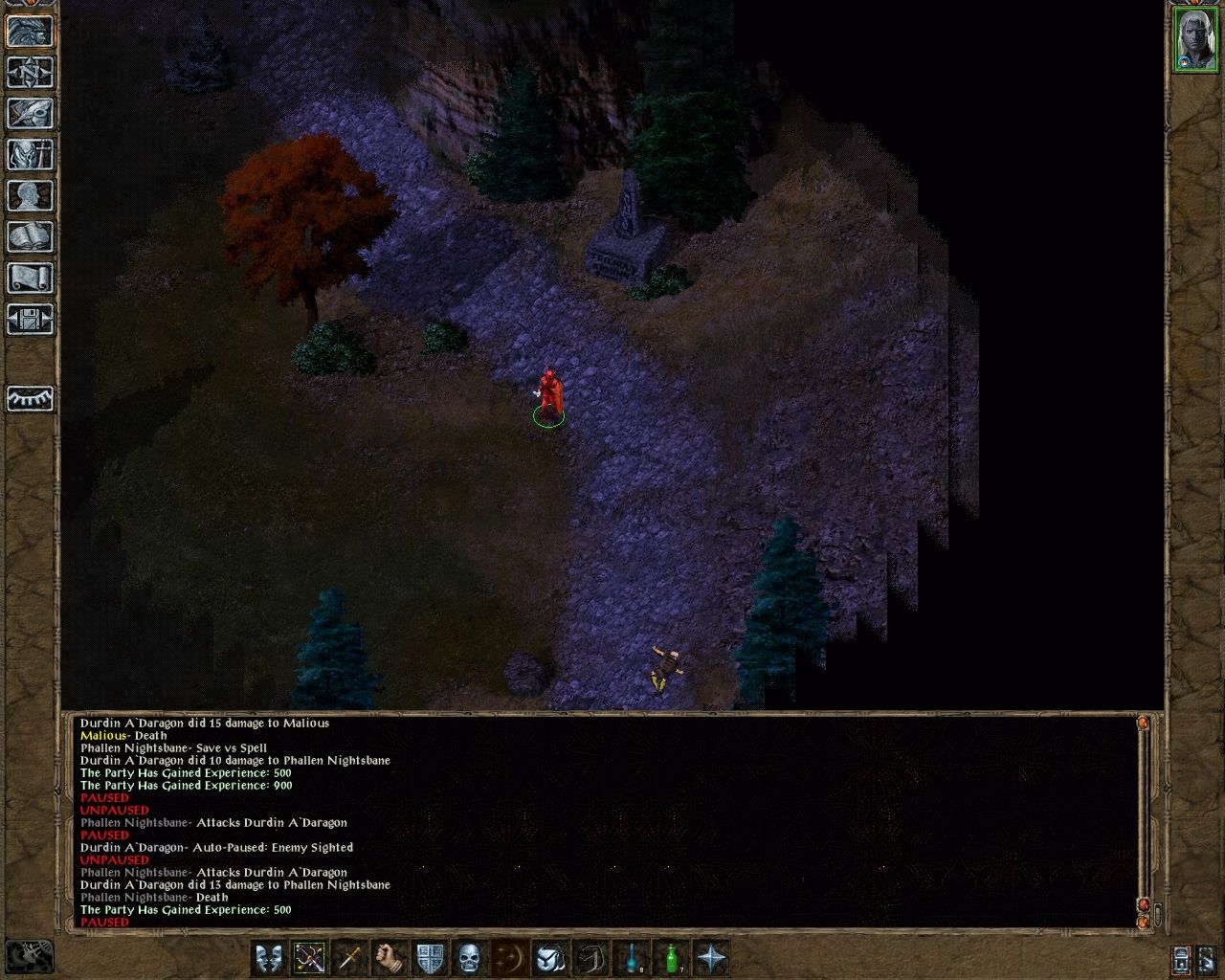
Task: Open the star special abilities button
Action: point(712,958)
